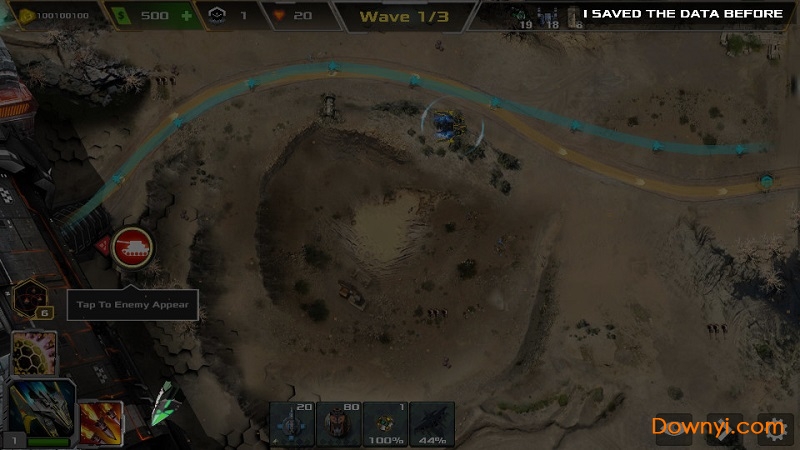
Task: Pick the aircraft slot showing 44%
Action: (x=432, y=424)
